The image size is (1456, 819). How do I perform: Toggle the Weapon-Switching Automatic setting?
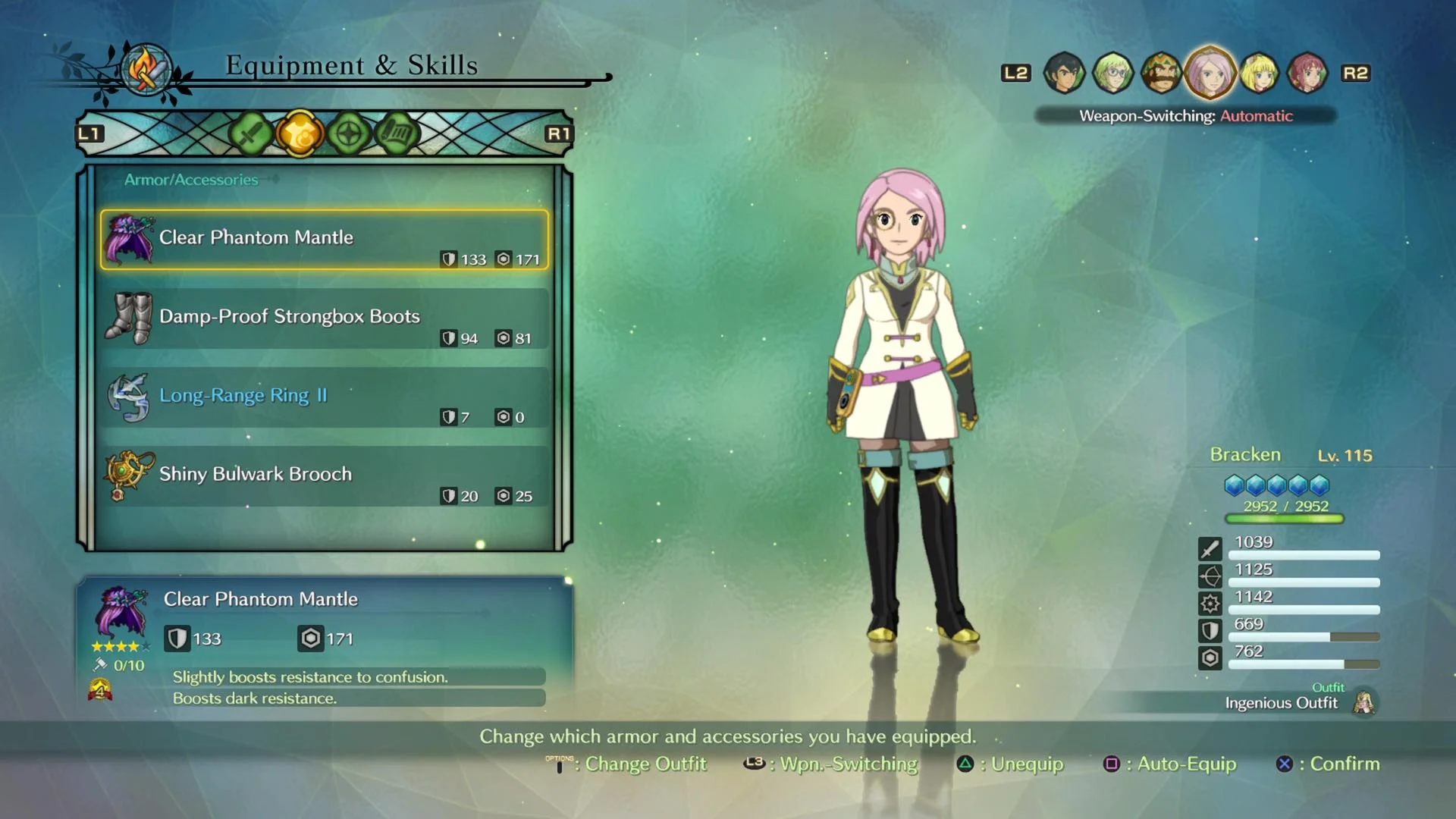pos(1185,116)
